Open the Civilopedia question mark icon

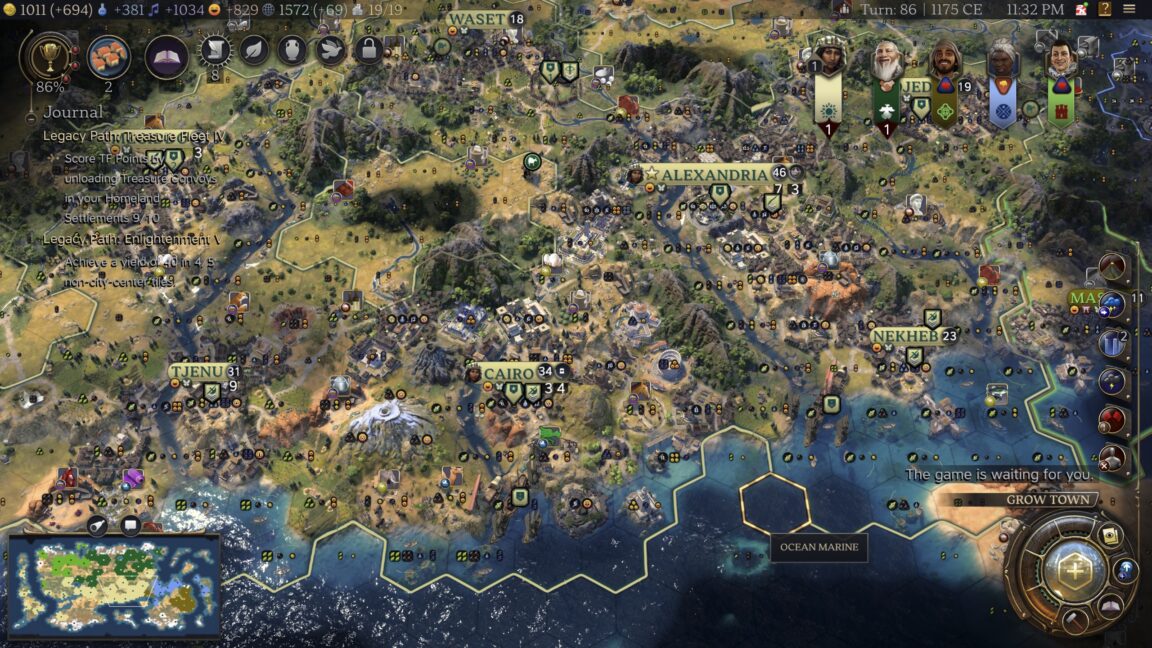(x=1105, y=9)
